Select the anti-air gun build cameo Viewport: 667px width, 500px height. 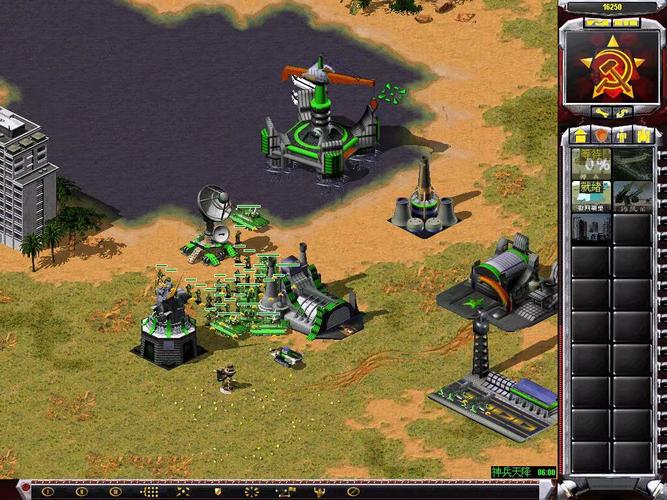(634, 194)
